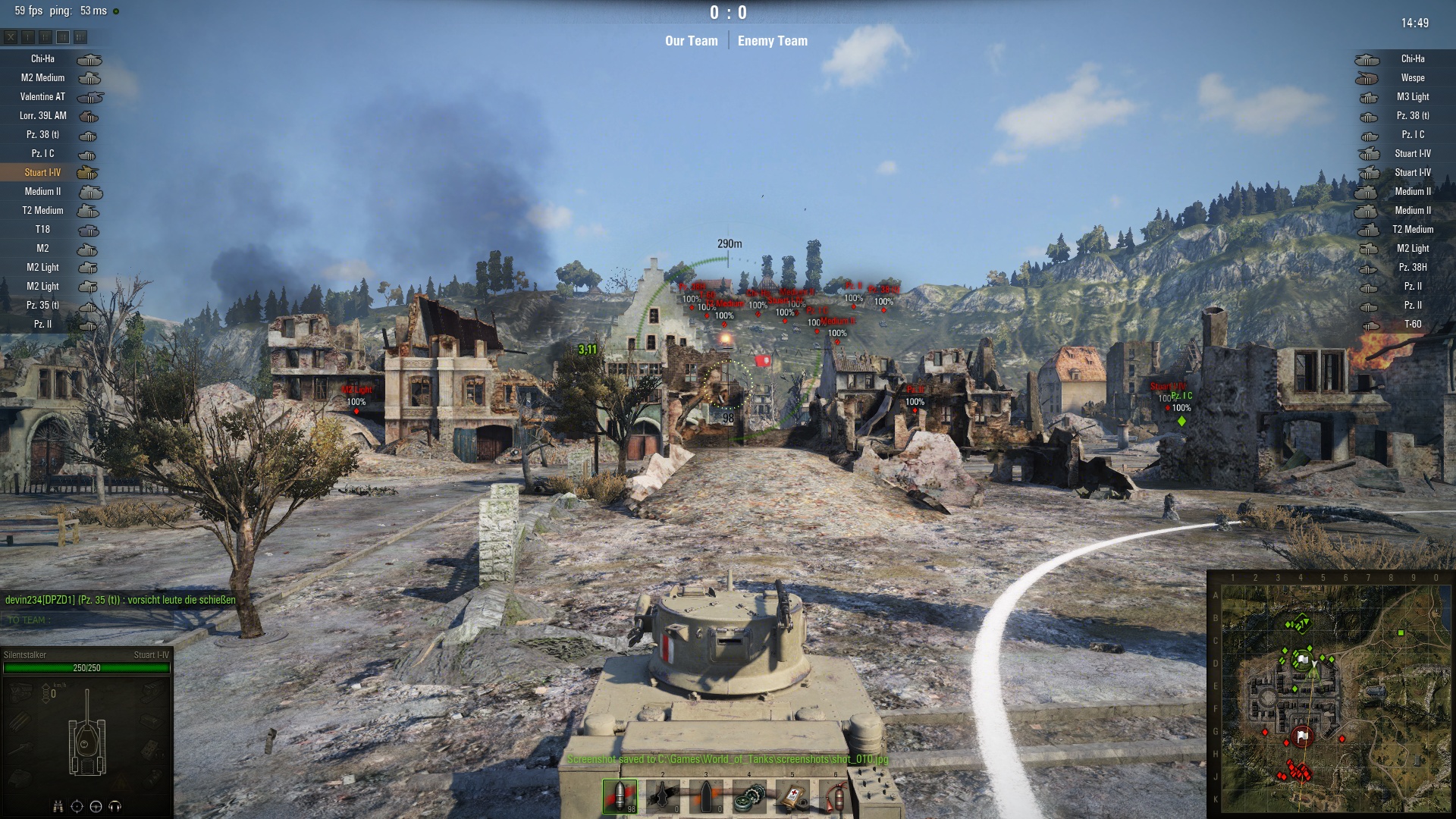
Task: Select M3 Light in the enemy team list
Action: [1412, 97]
